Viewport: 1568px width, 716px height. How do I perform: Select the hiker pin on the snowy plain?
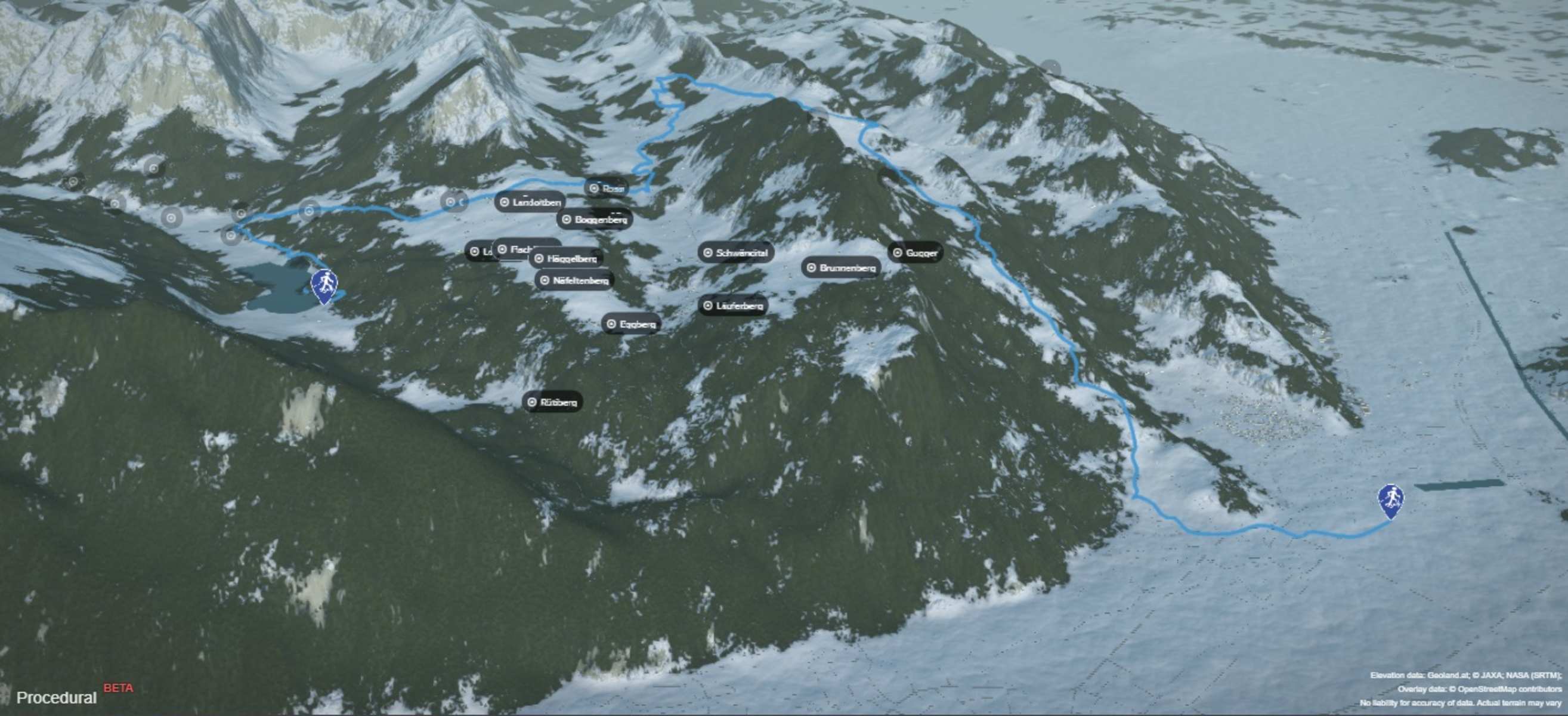coord(1390,501)
